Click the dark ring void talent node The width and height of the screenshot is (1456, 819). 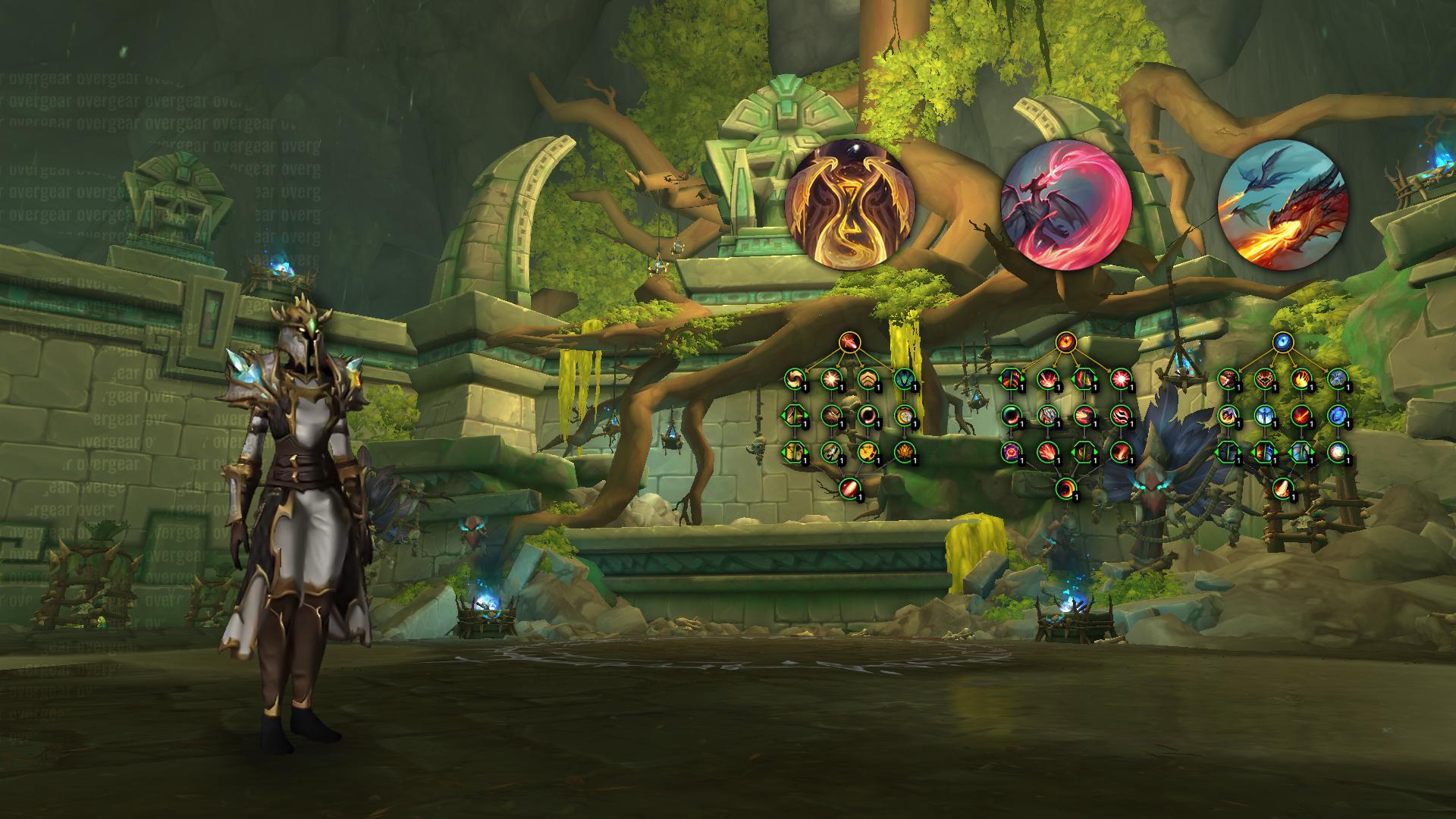coord(867,415)
